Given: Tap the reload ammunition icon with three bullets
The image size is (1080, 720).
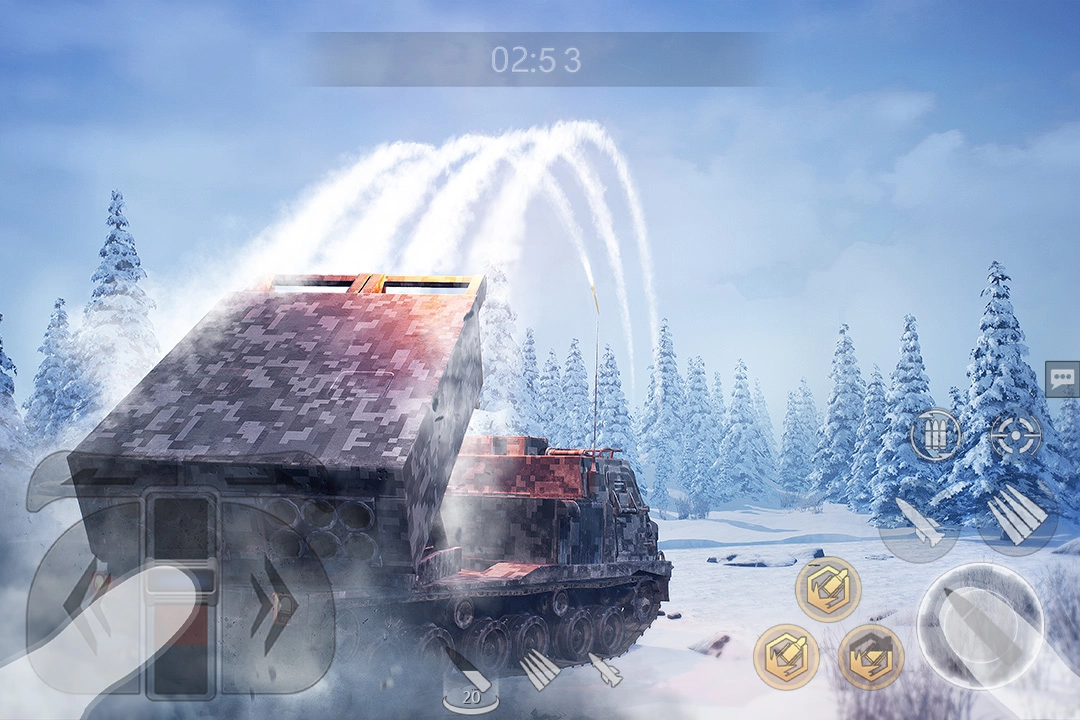Looking at the screenshot, I should [x=935, y=435].
